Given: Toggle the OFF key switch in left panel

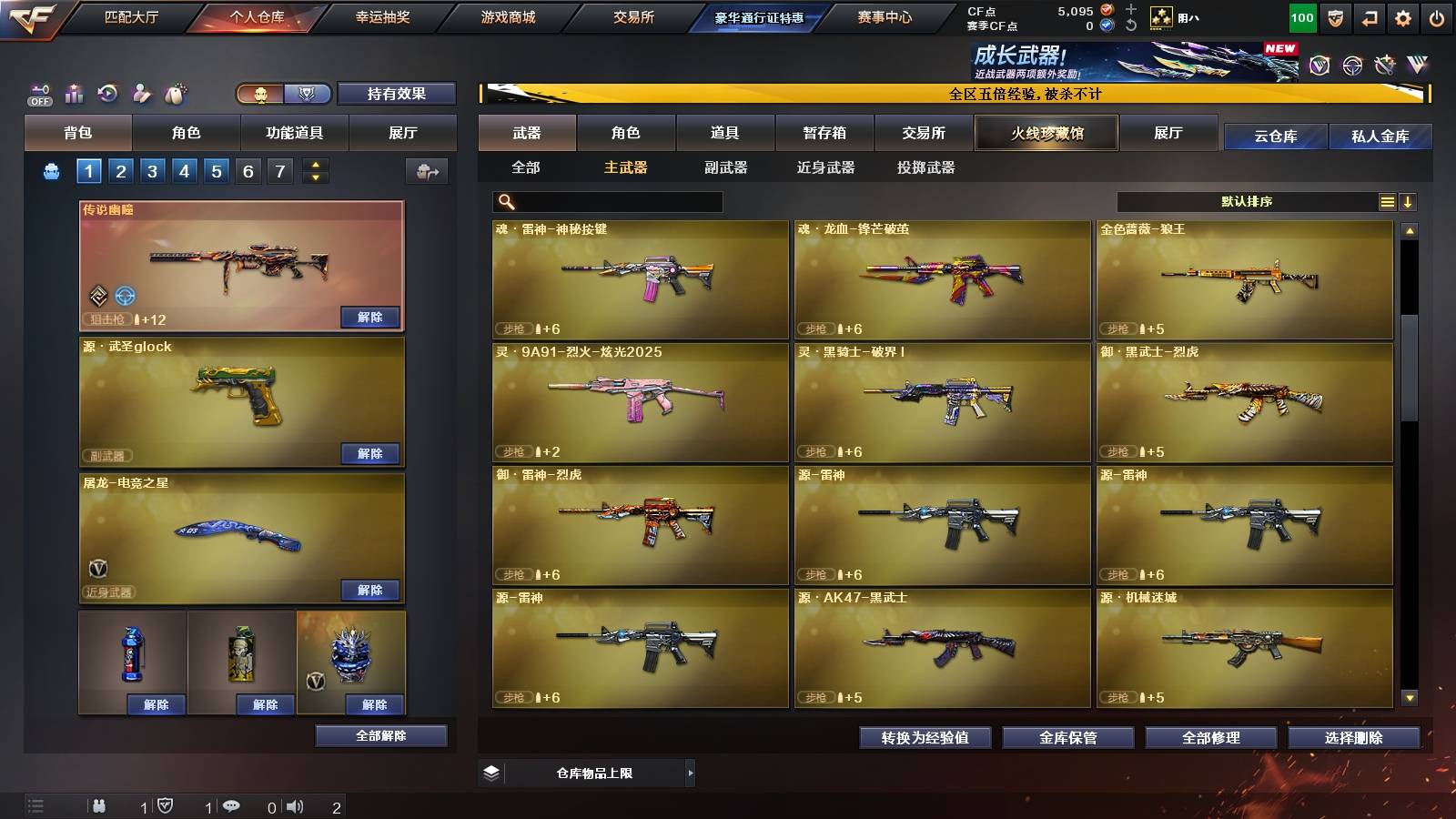Looking at the screenshot, I should pos(38,93).
